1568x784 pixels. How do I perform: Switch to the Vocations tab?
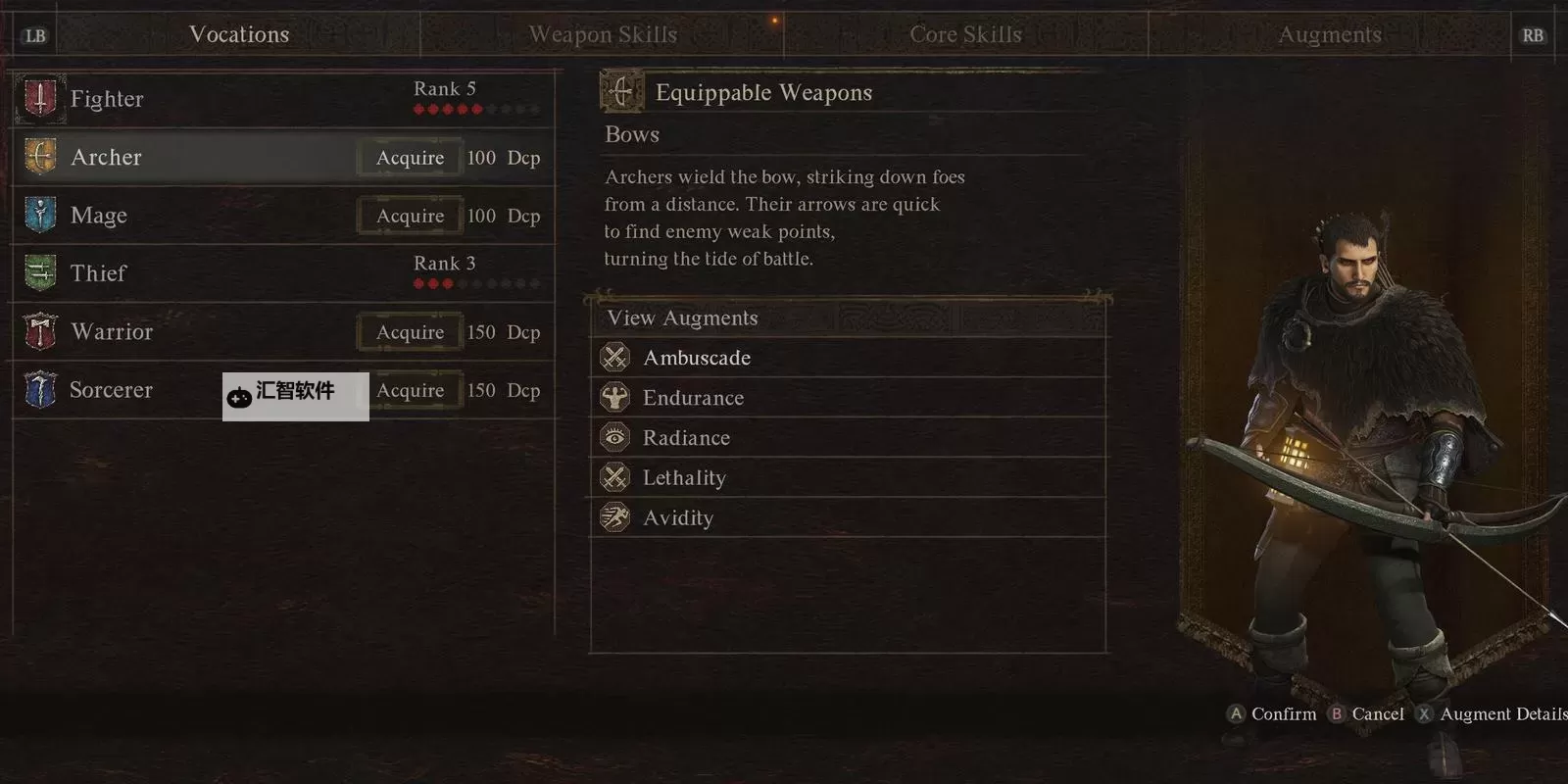pyautogui.click(x=239, y=35)
